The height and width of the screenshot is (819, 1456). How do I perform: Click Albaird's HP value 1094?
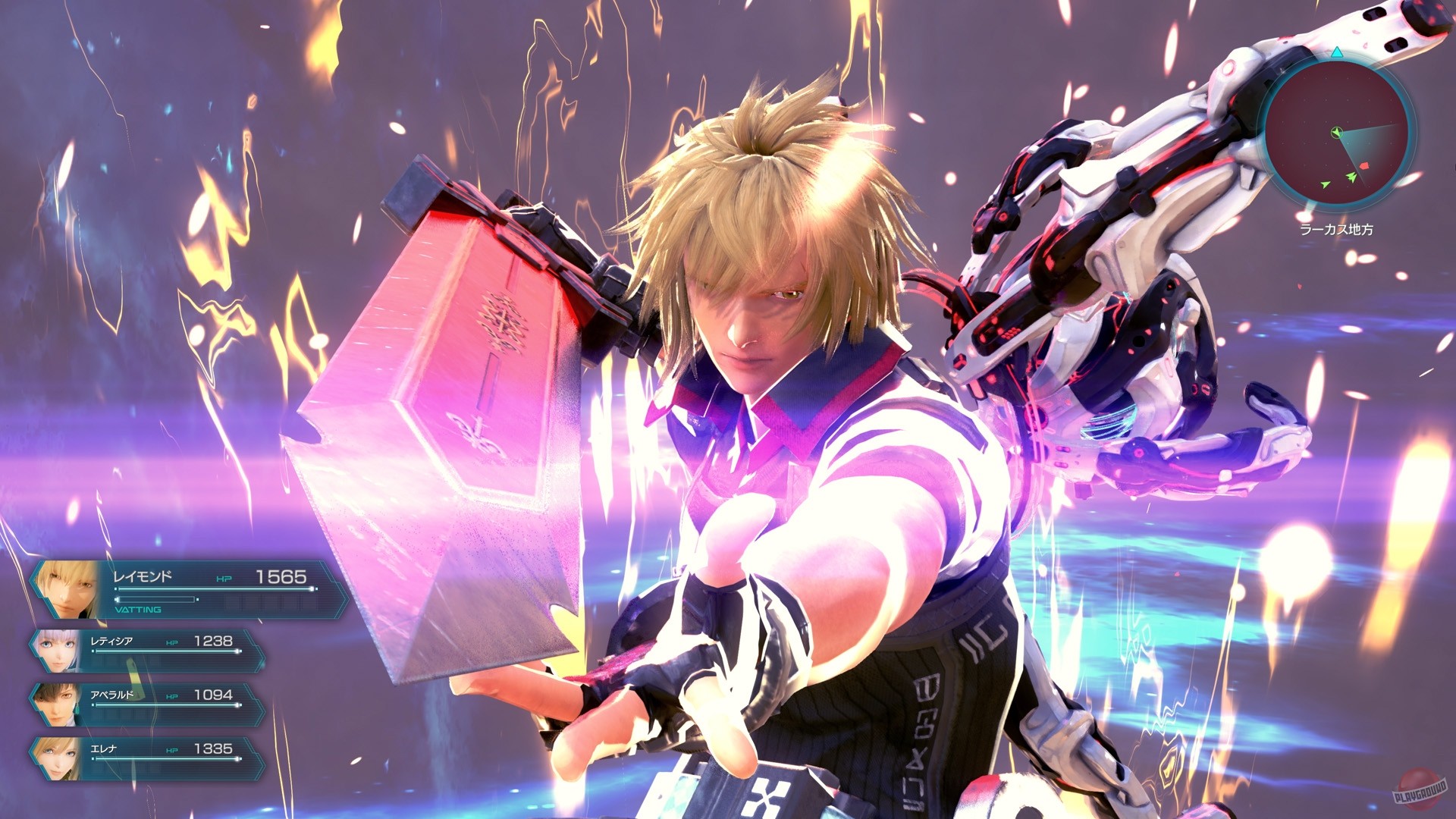212,695
